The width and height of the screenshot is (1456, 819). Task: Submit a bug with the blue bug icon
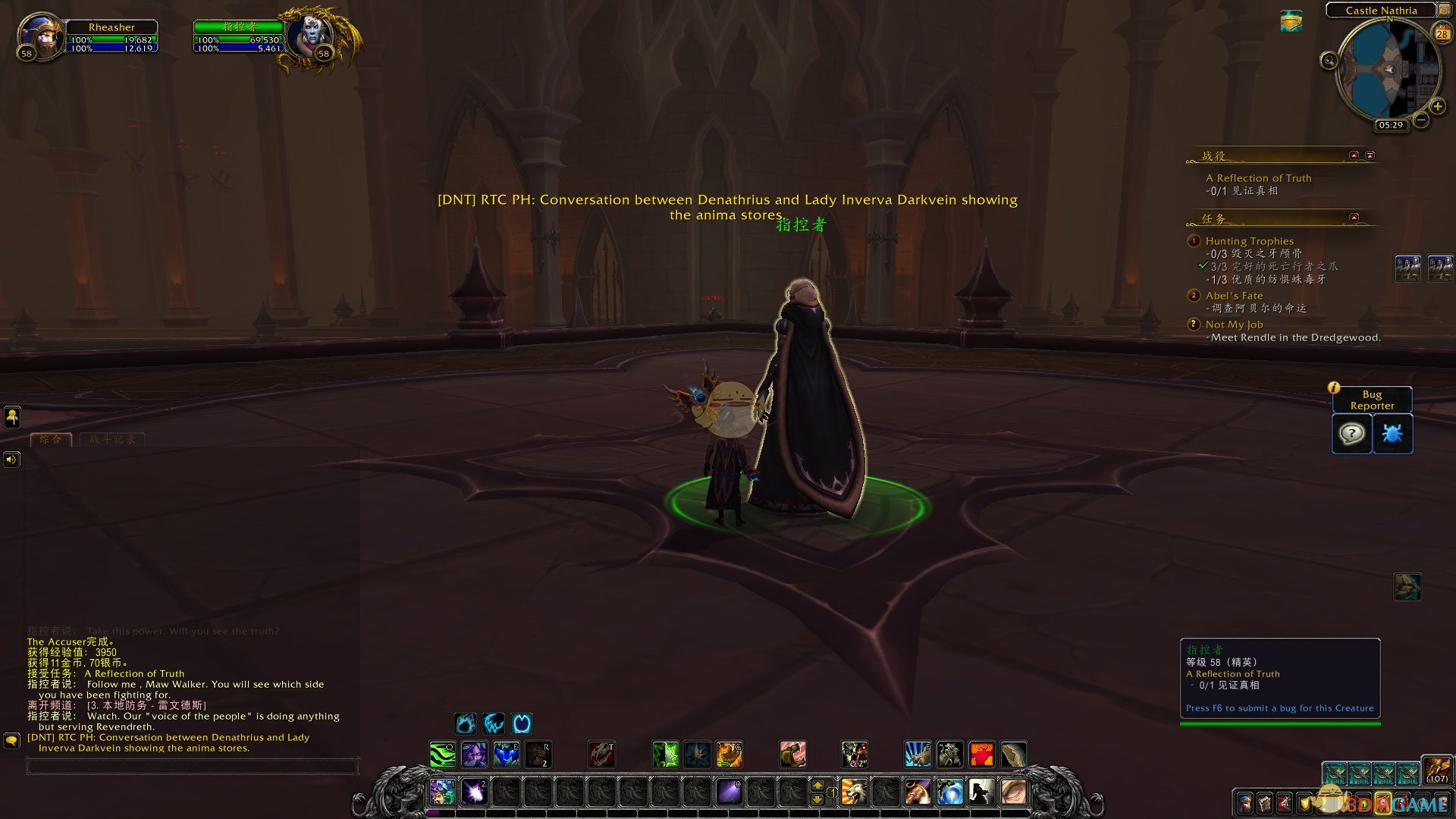coord(1392,434)
